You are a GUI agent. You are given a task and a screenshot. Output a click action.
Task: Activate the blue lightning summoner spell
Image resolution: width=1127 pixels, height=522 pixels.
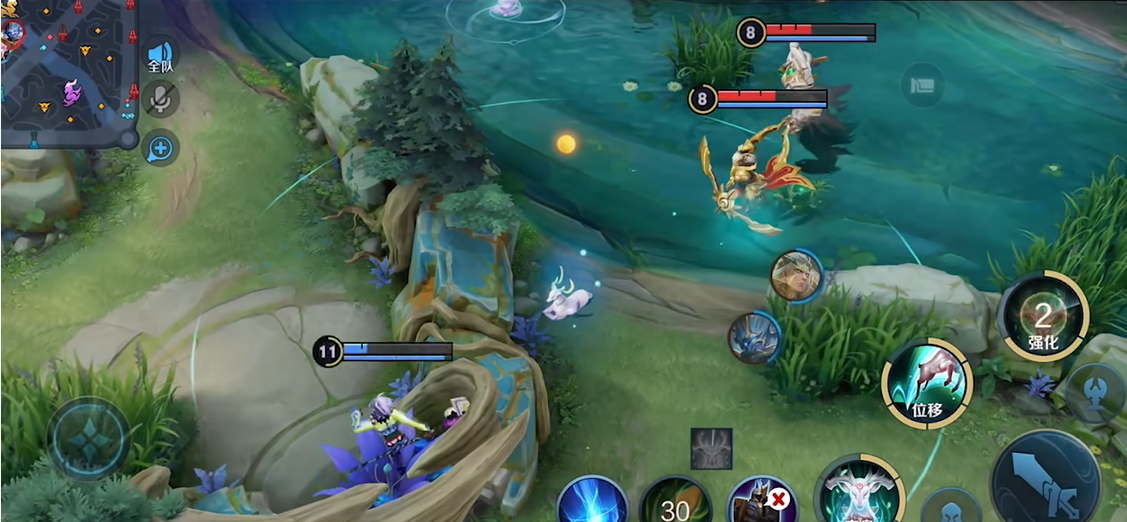[591, 501]
